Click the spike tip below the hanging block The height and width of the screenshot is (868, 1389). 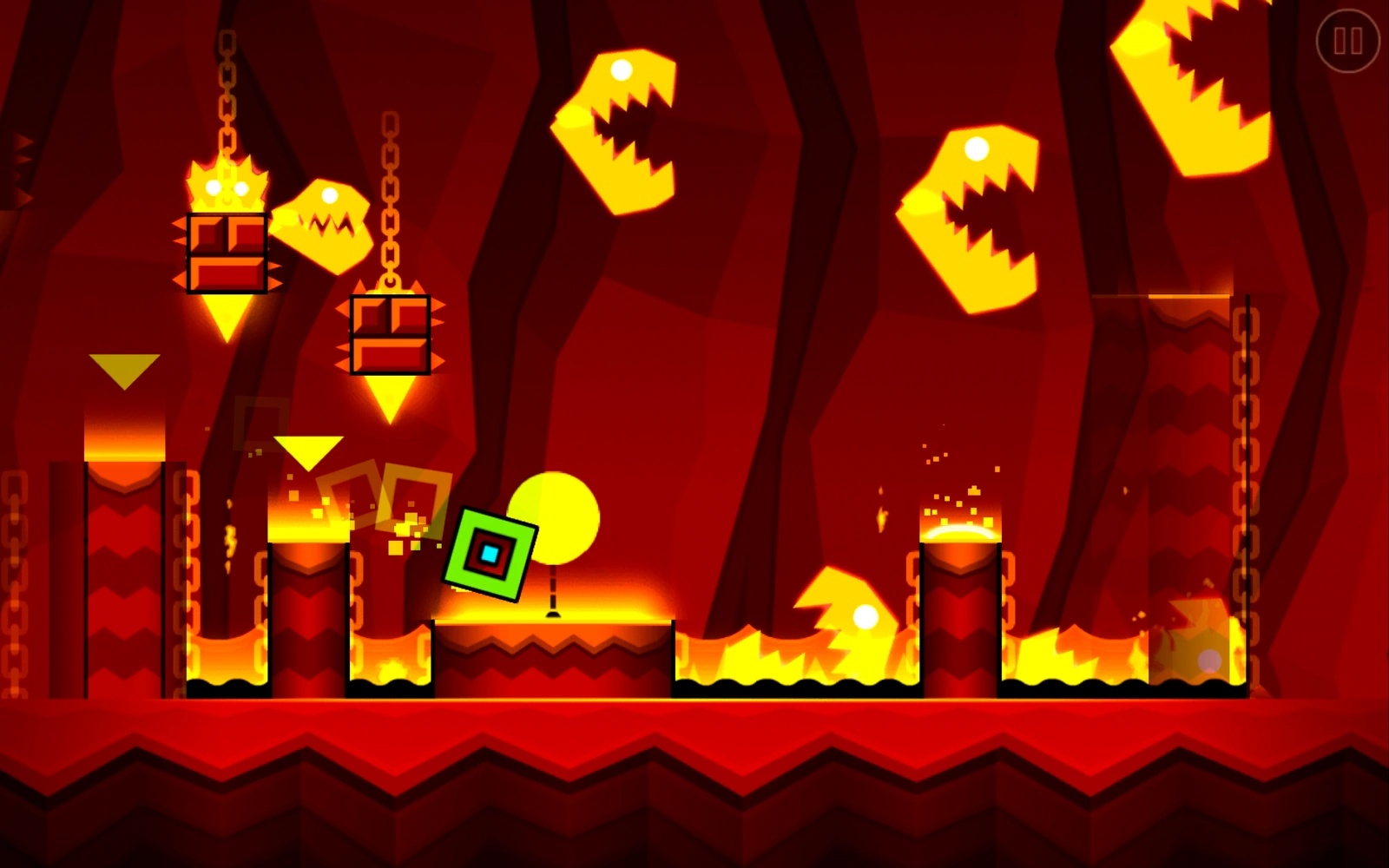coord(389,395)
